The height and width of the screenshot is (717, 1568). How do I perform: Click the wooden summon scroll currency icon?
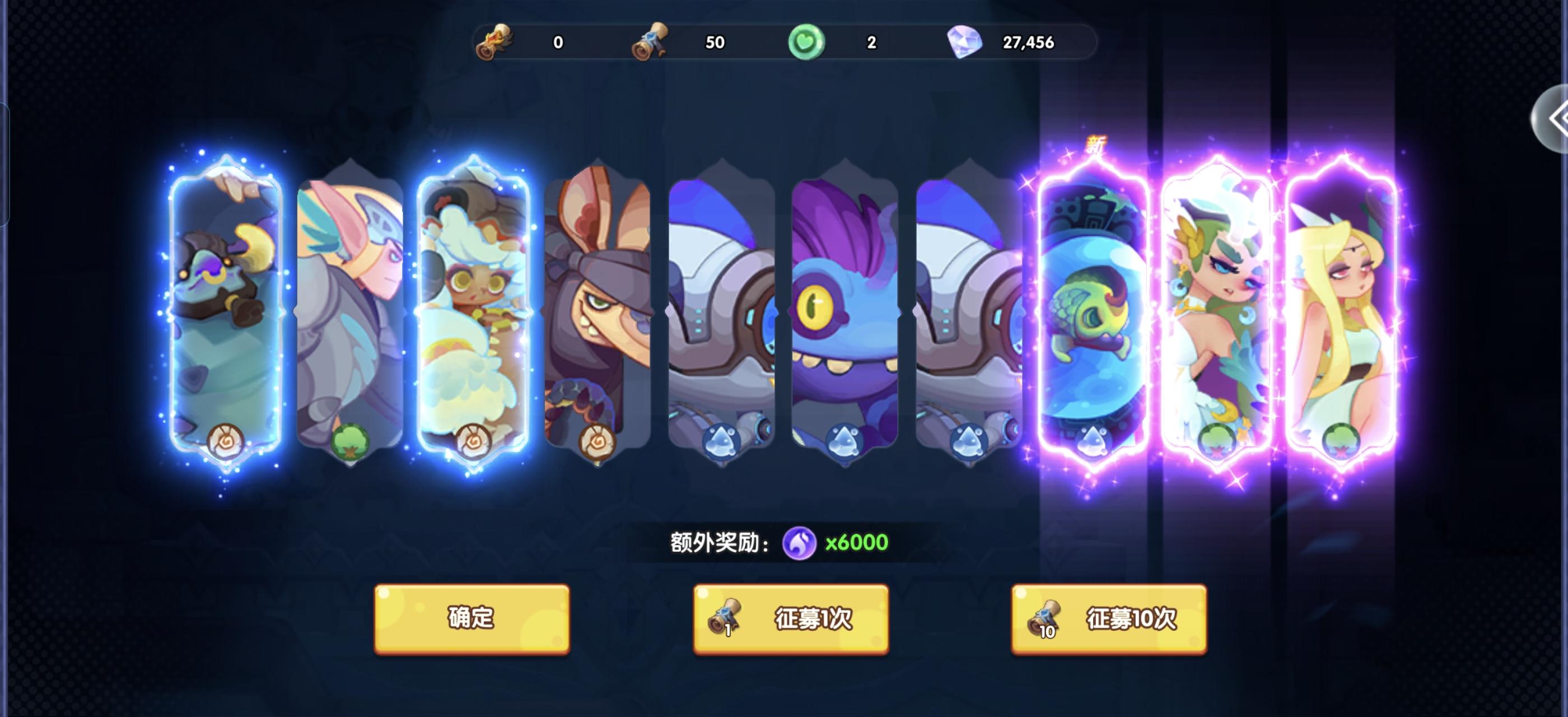(494, 43)
